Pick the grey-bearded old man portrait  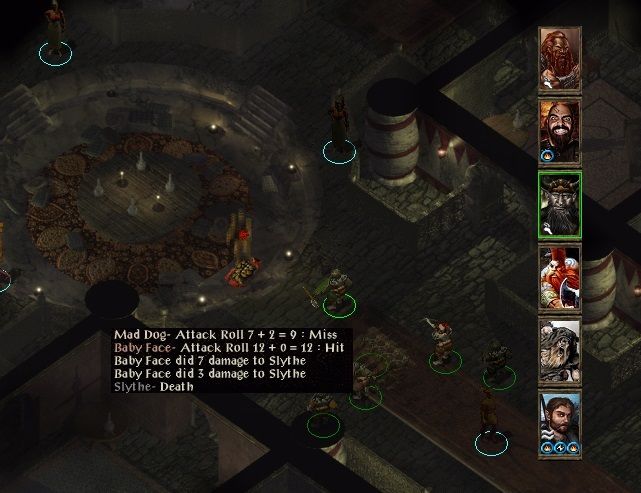pos(558,350)
